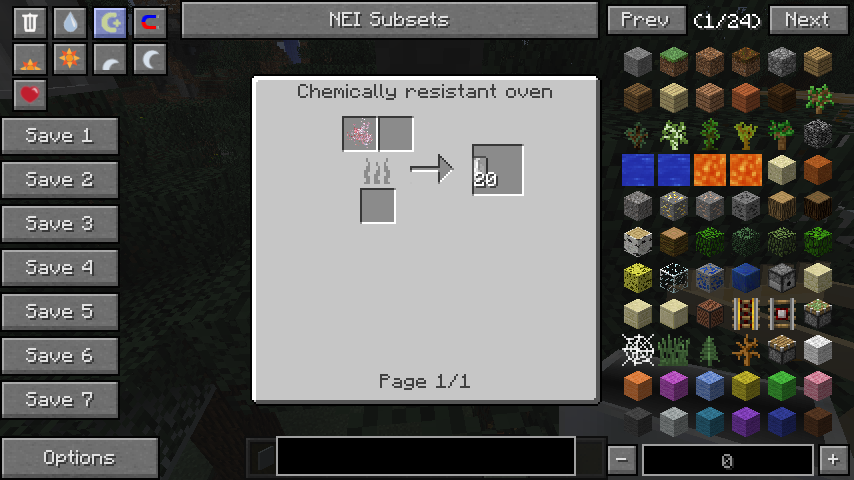Decrease item quantity with the minus button
This screenshot has width=854, height=480.
[622, 460]
